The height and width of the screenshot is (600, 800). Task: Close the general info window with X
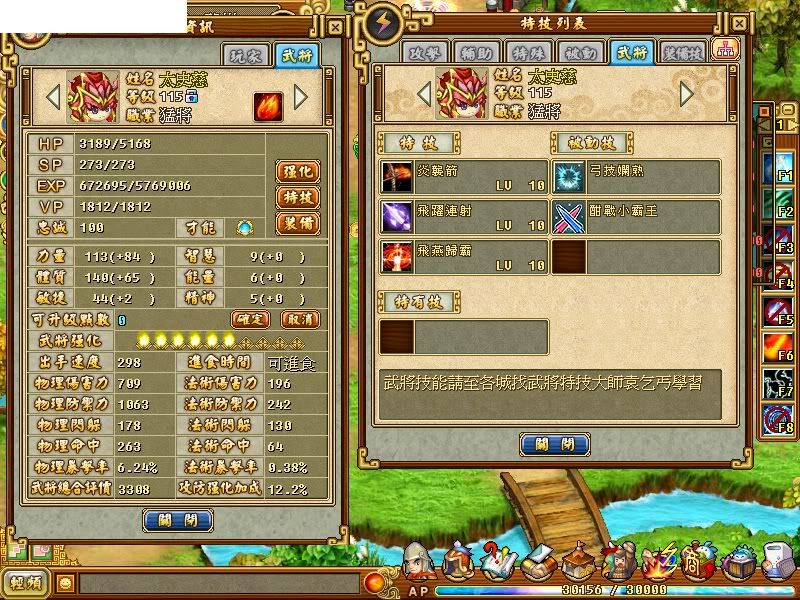[335, 27]
